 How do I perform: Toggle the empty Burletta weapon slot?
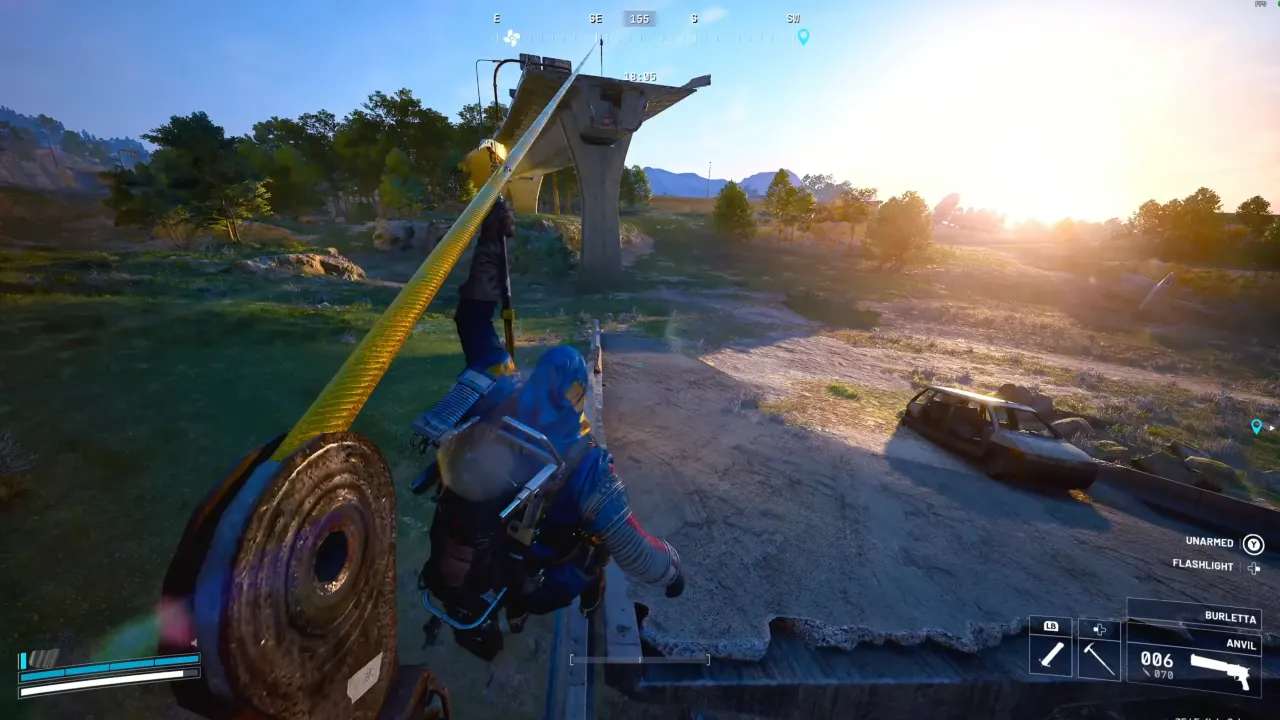pos(1180,612)
